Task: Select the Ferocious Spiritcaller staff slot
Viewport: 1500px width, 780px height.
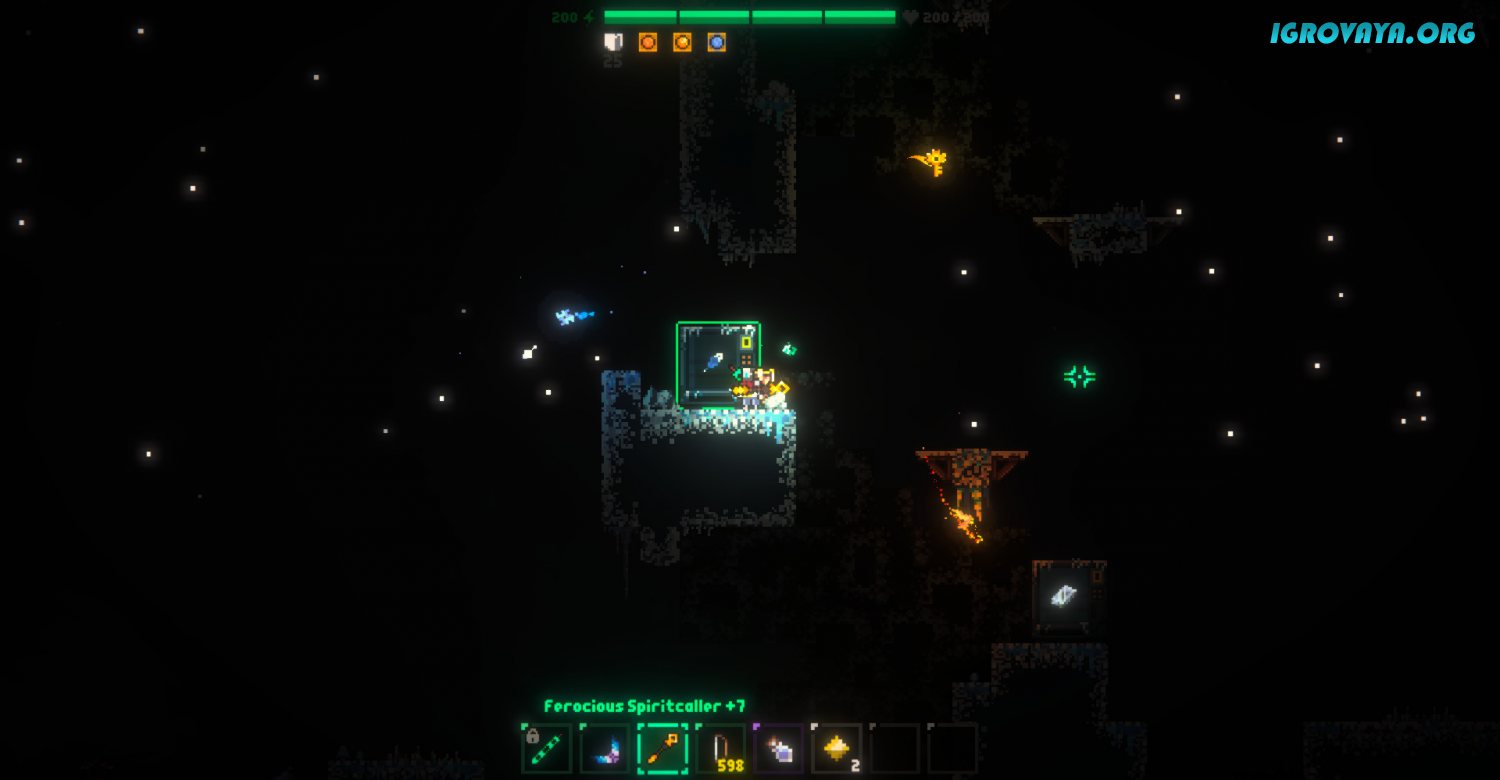Action: pos(662,749)
